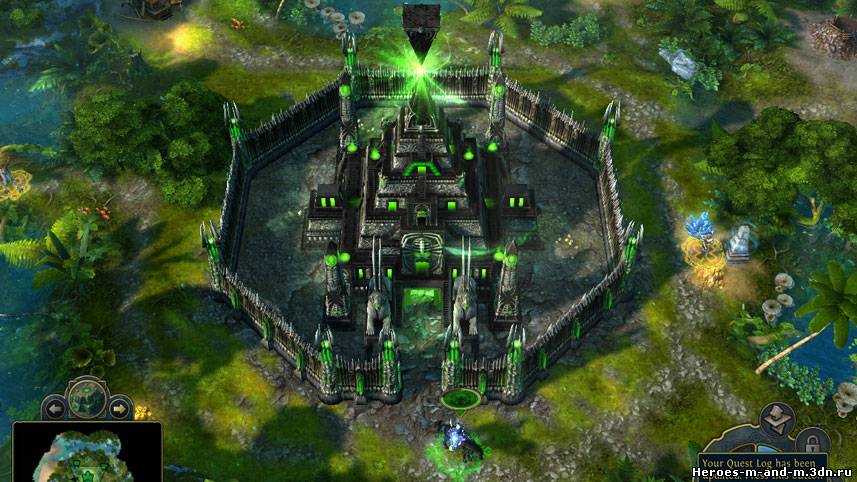This screenshot has height=482, width=857.
Task: Cycle to next town with right arrow
Action: 119,408
